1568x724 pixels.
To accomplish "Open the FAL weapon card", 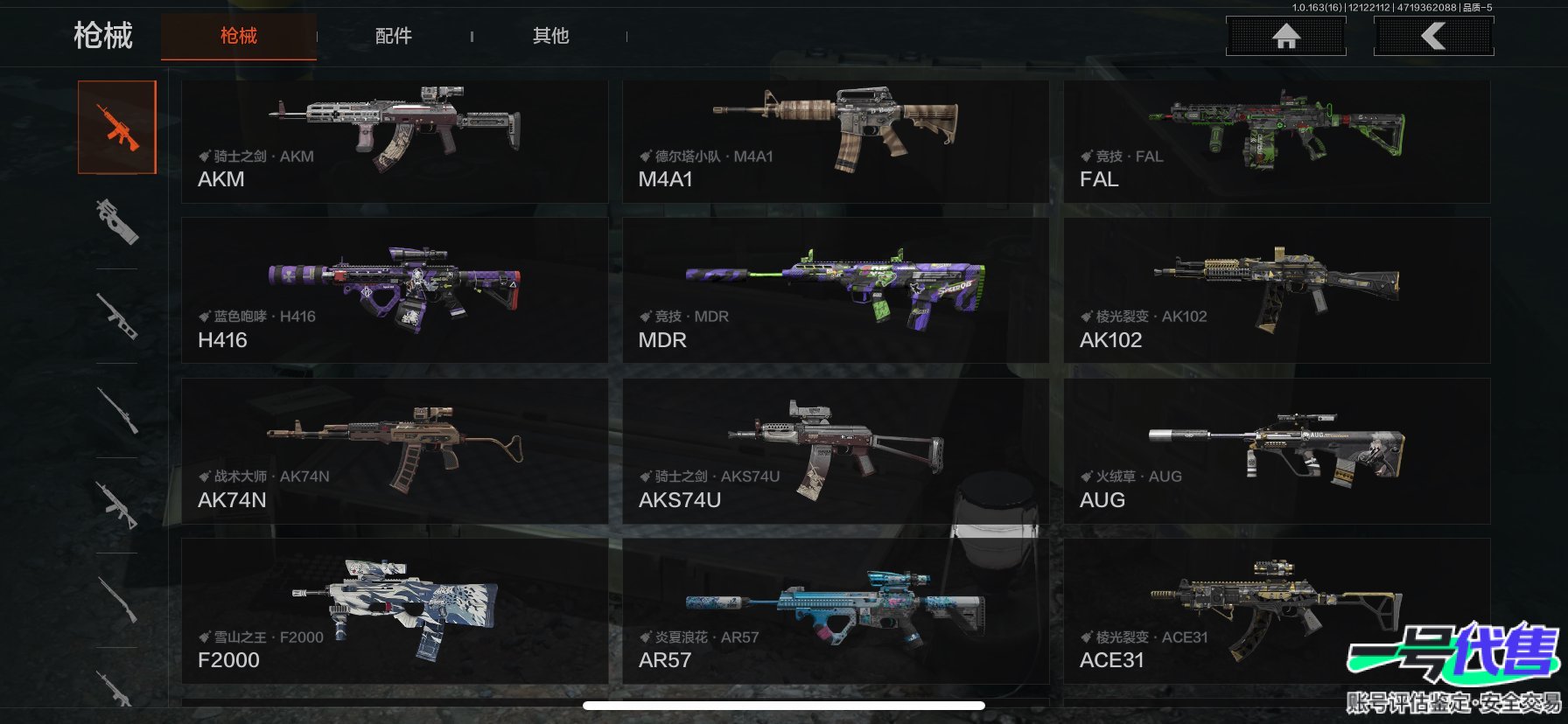I will pyautogui.click(x=1276, y=142).
